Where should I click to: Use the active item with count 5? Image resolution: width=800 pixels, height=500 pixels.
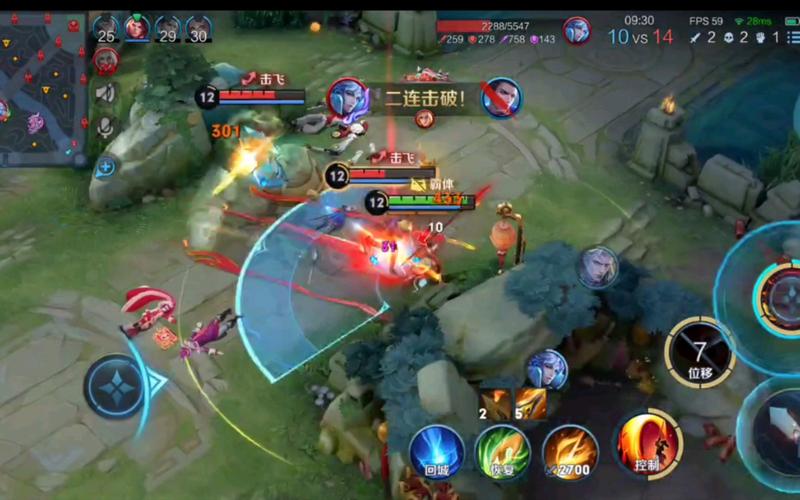tap(531, 403)
